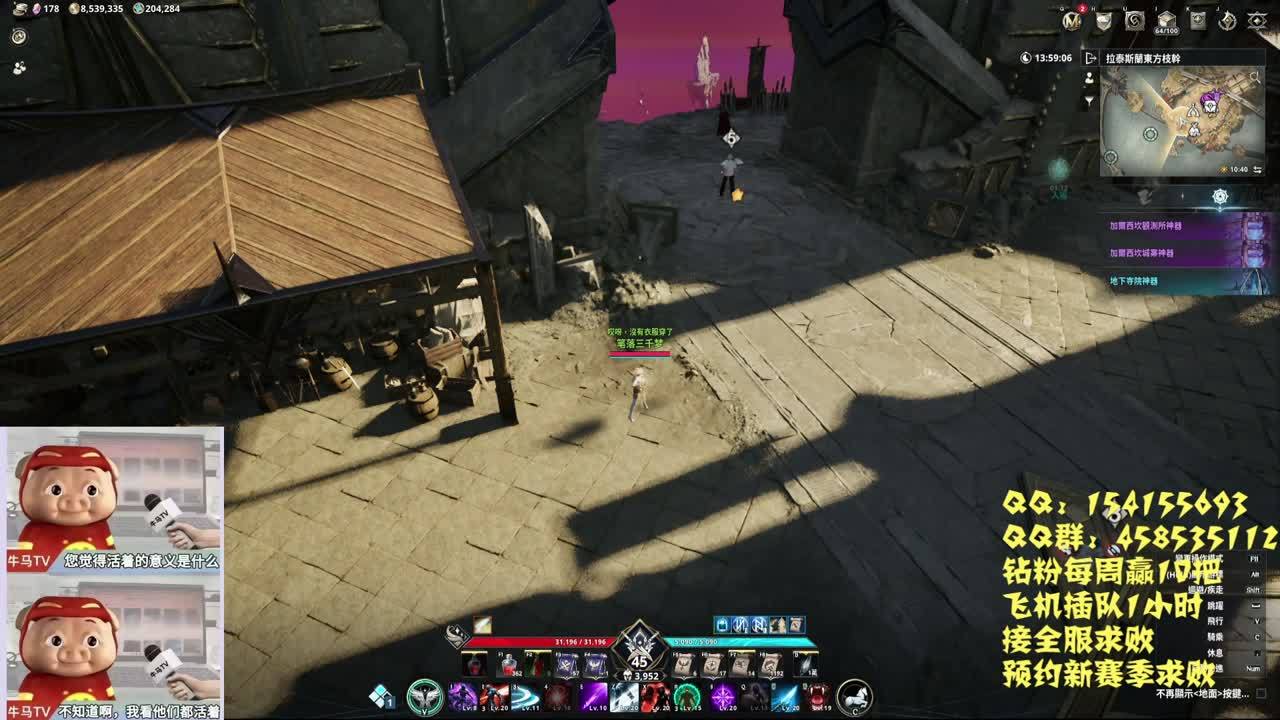This screenshot has width=1280, height=720.
Task: Open the gold M shop icon
Action: pos(1071,20)
